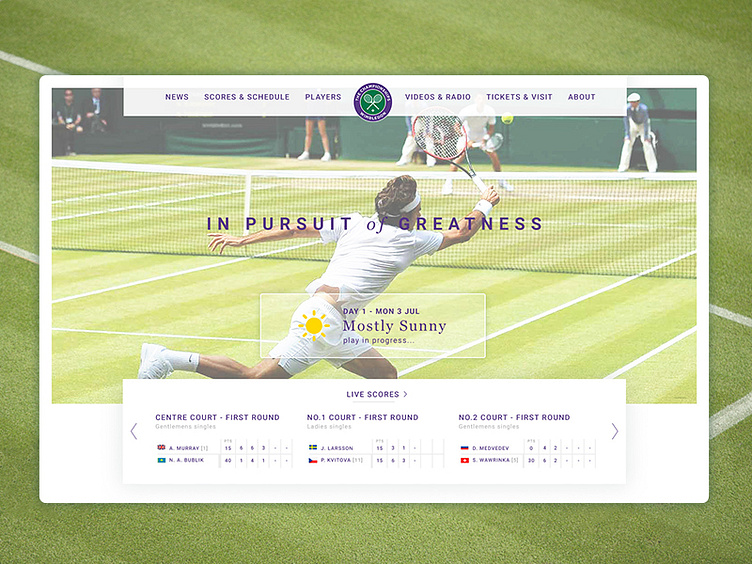
Task: Show previous courts with left arrow
Action: pyautogui.click(x=134, y=431)
